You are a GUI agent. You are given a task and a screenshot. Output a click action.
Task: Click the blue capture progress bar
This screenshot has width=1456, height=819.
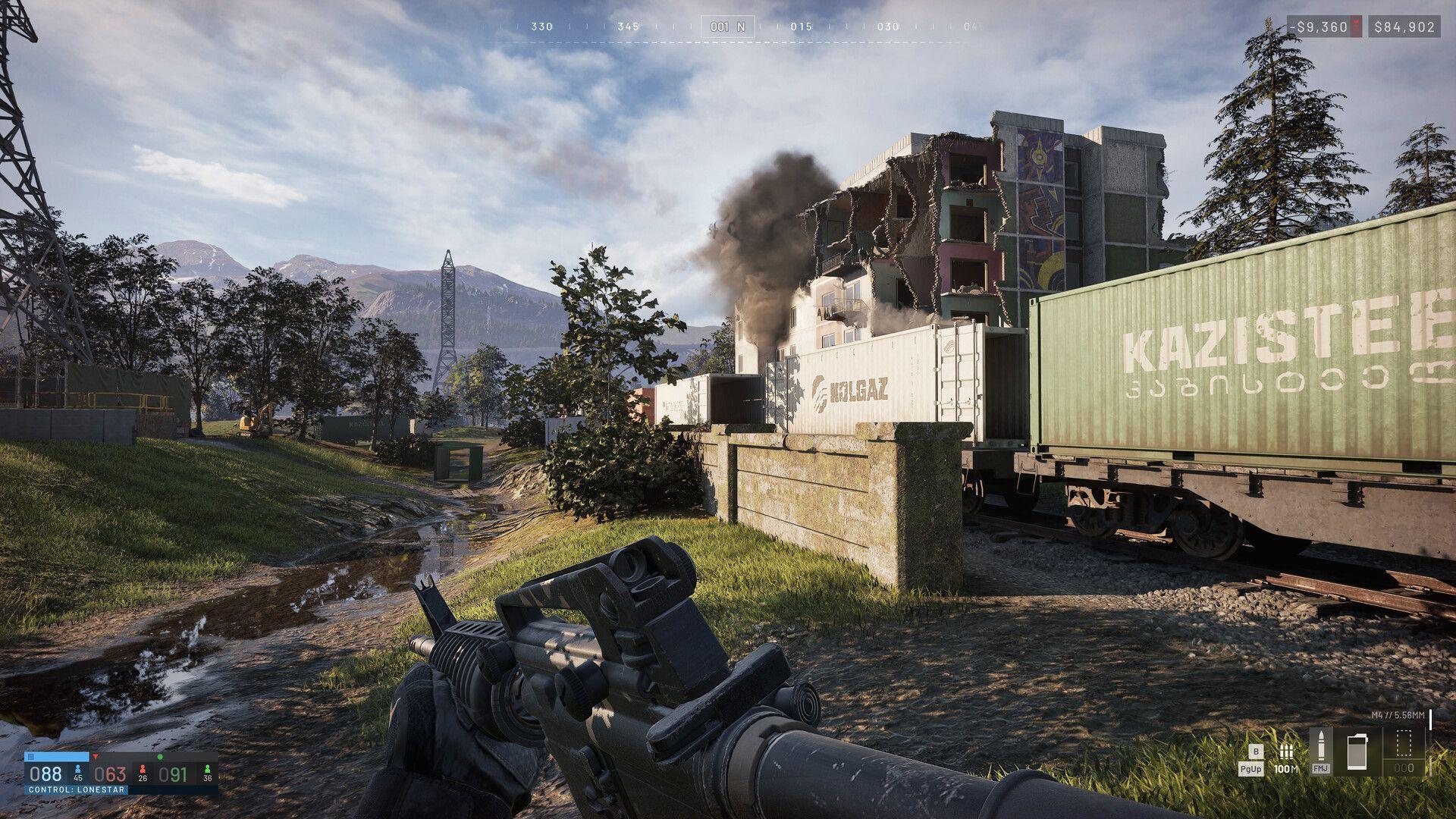tap(56, 756)
